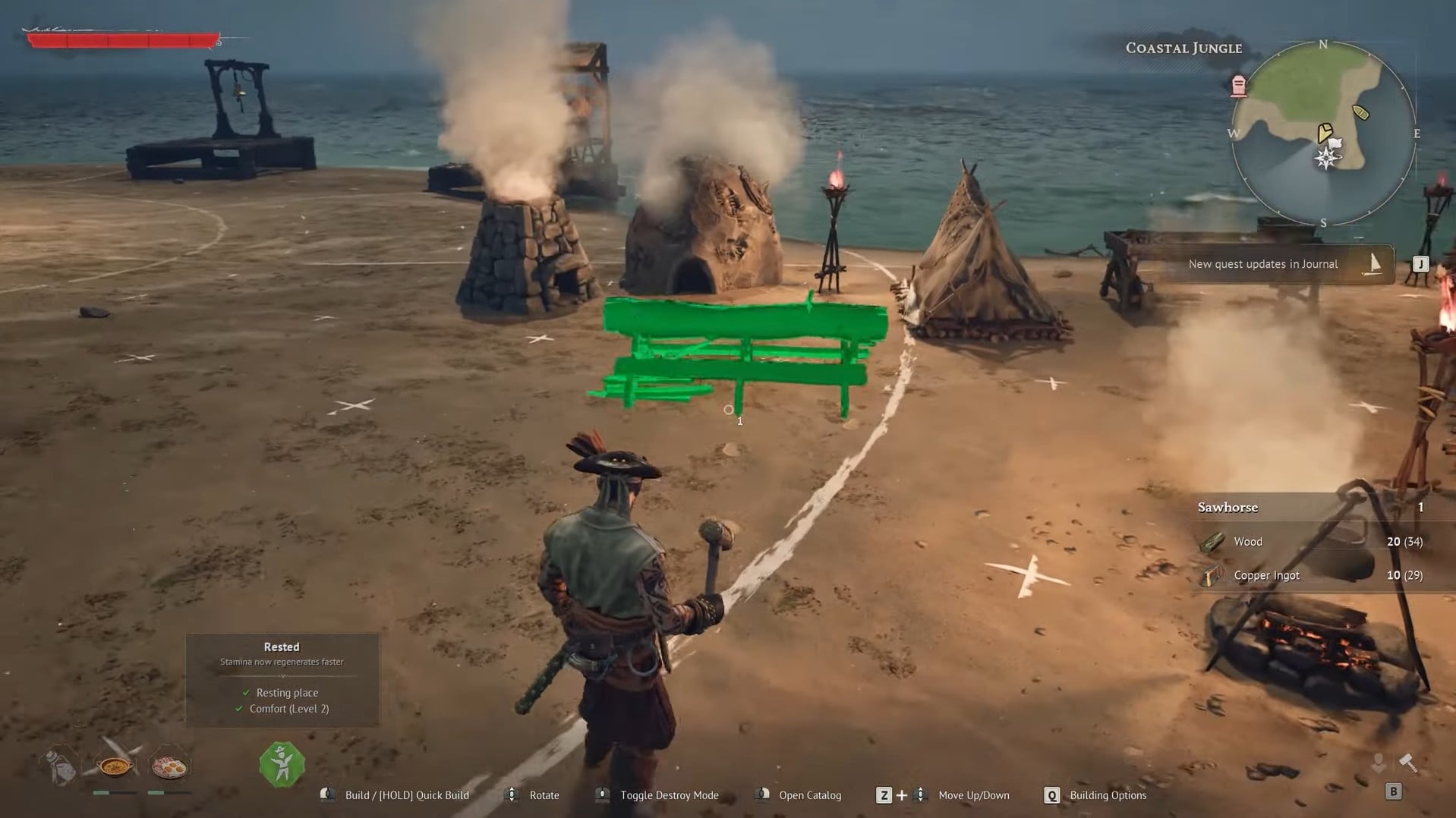
Task: Select the stew bowl food slot
Action: [x=115, y=766]
